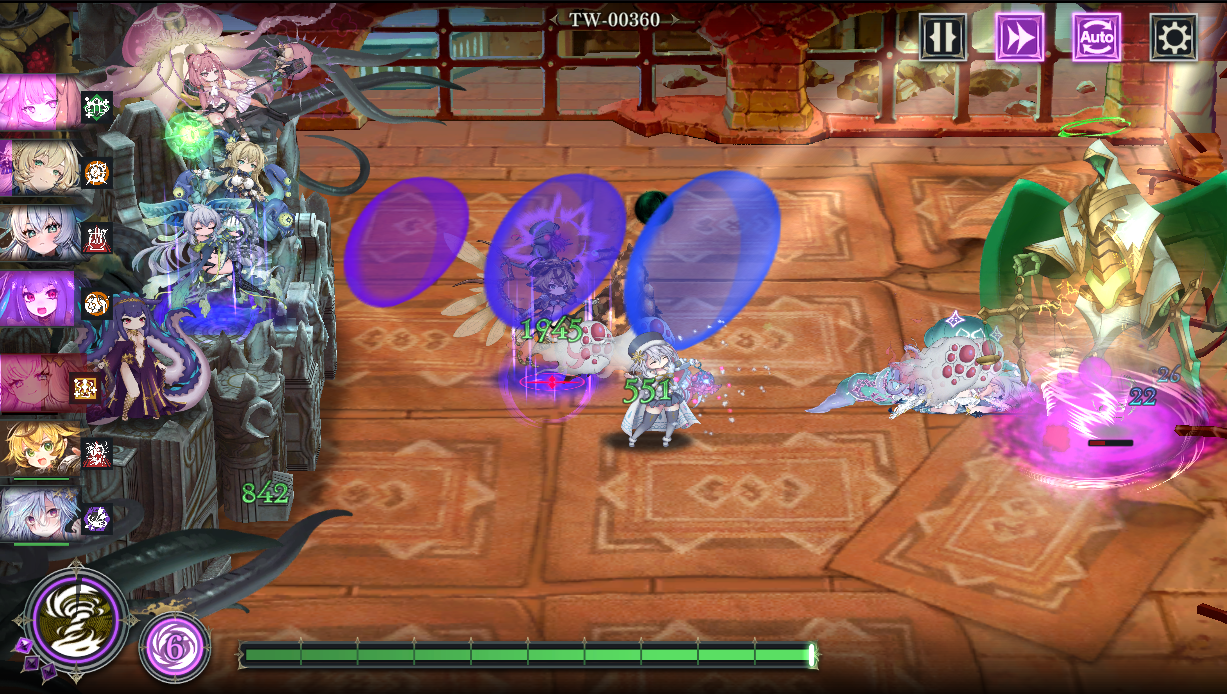Select the pale blue-haired character portrait
The height and width of the screenshot is (694, 1227).
[40, 514]
